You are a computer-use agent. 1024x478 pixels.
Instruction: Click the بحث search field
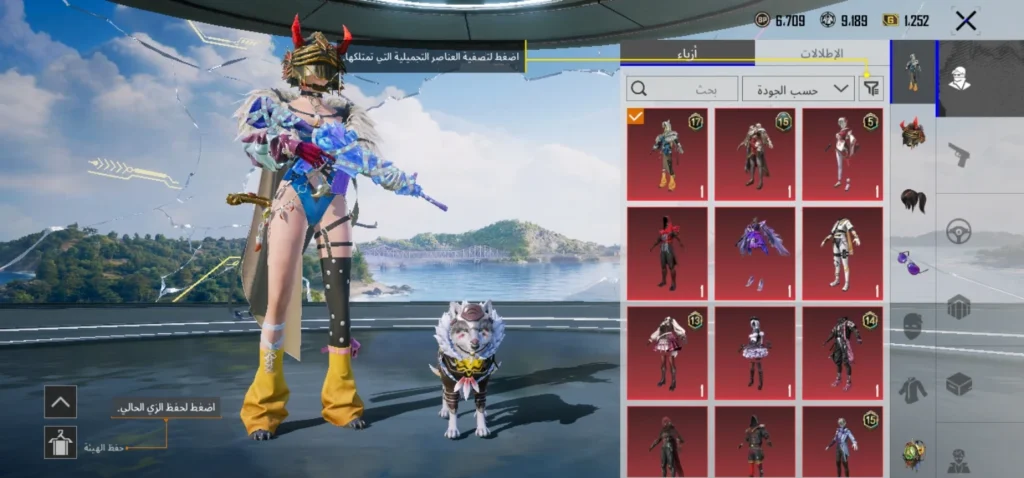[x=681, y=89]
